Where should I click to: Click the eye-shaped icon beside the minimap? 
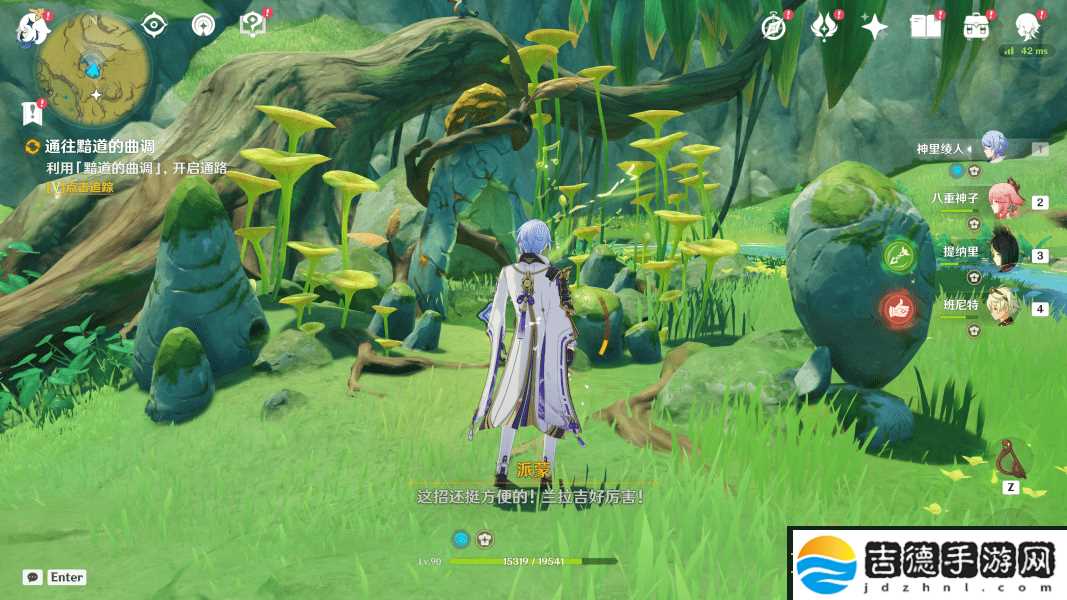pos(153,25)
